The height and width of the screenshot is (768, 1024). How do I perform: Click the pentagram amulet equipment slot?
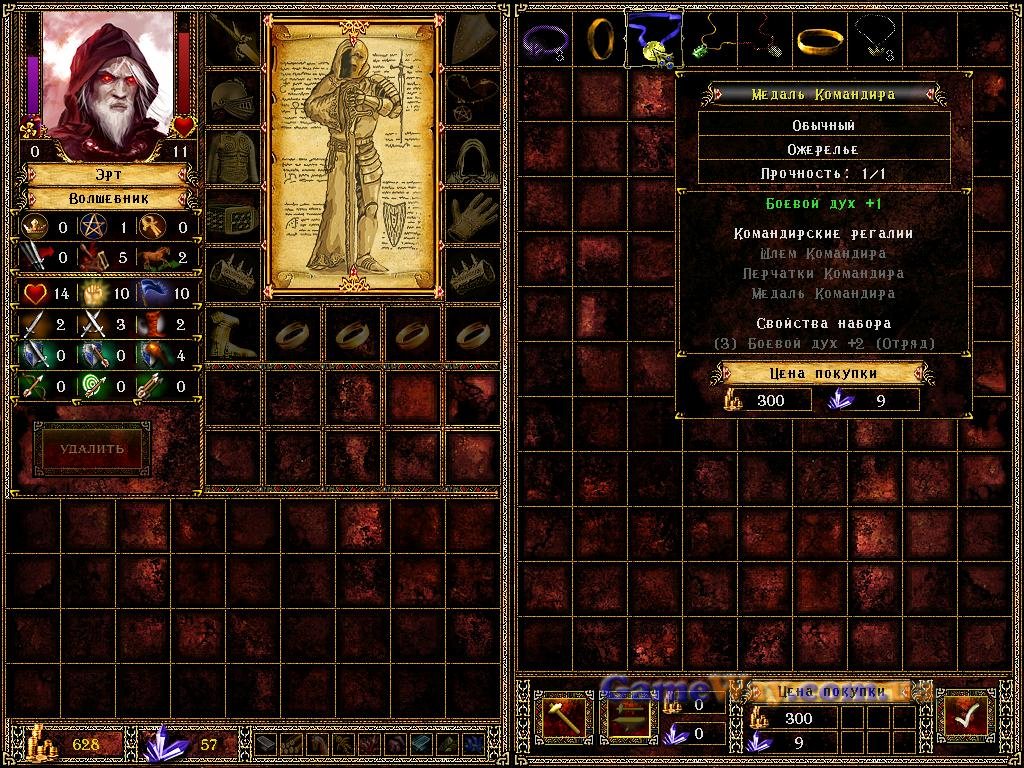click(472, 98)
